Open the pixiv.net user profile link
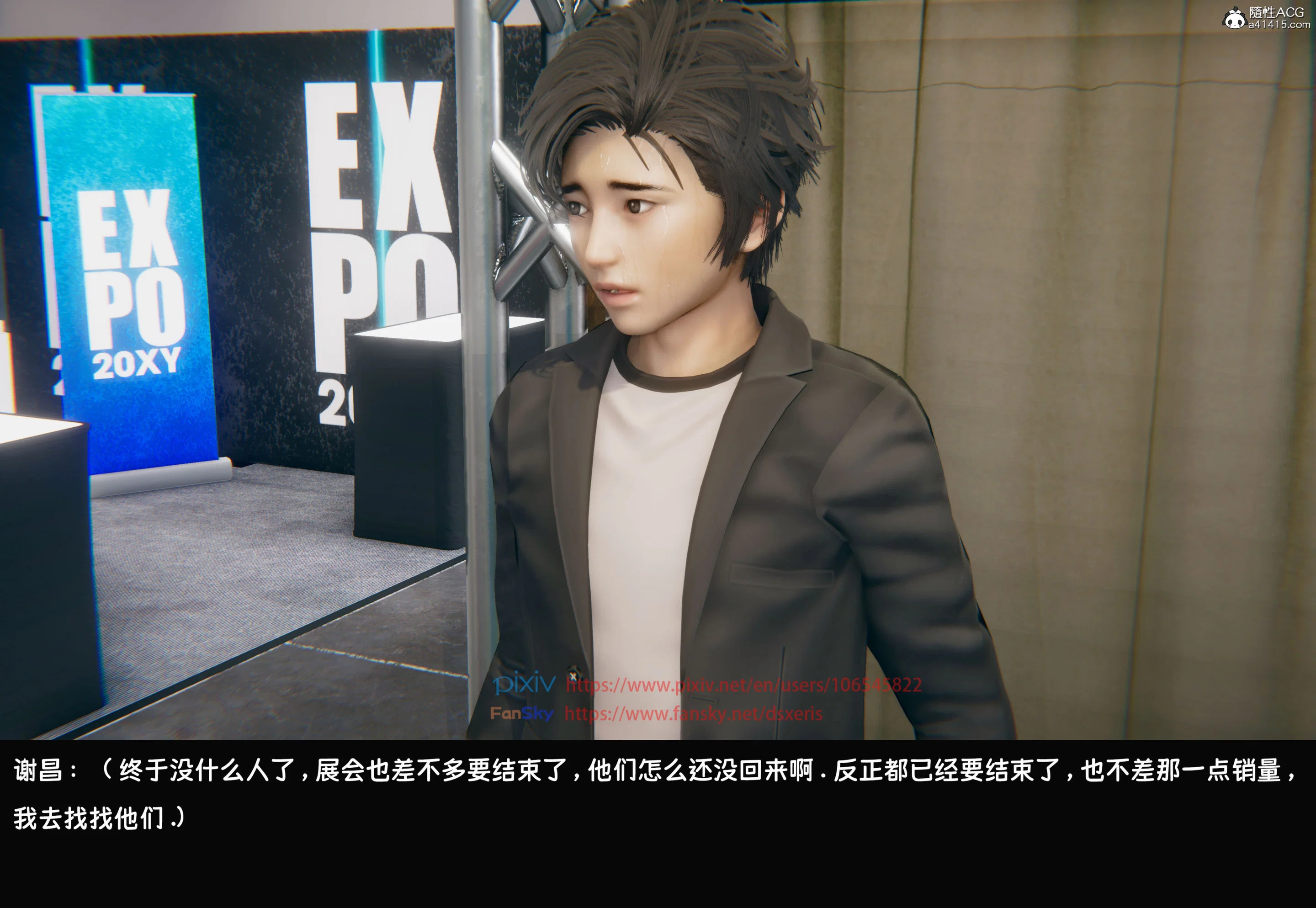 pyautogui.click(x=743, y=685)
